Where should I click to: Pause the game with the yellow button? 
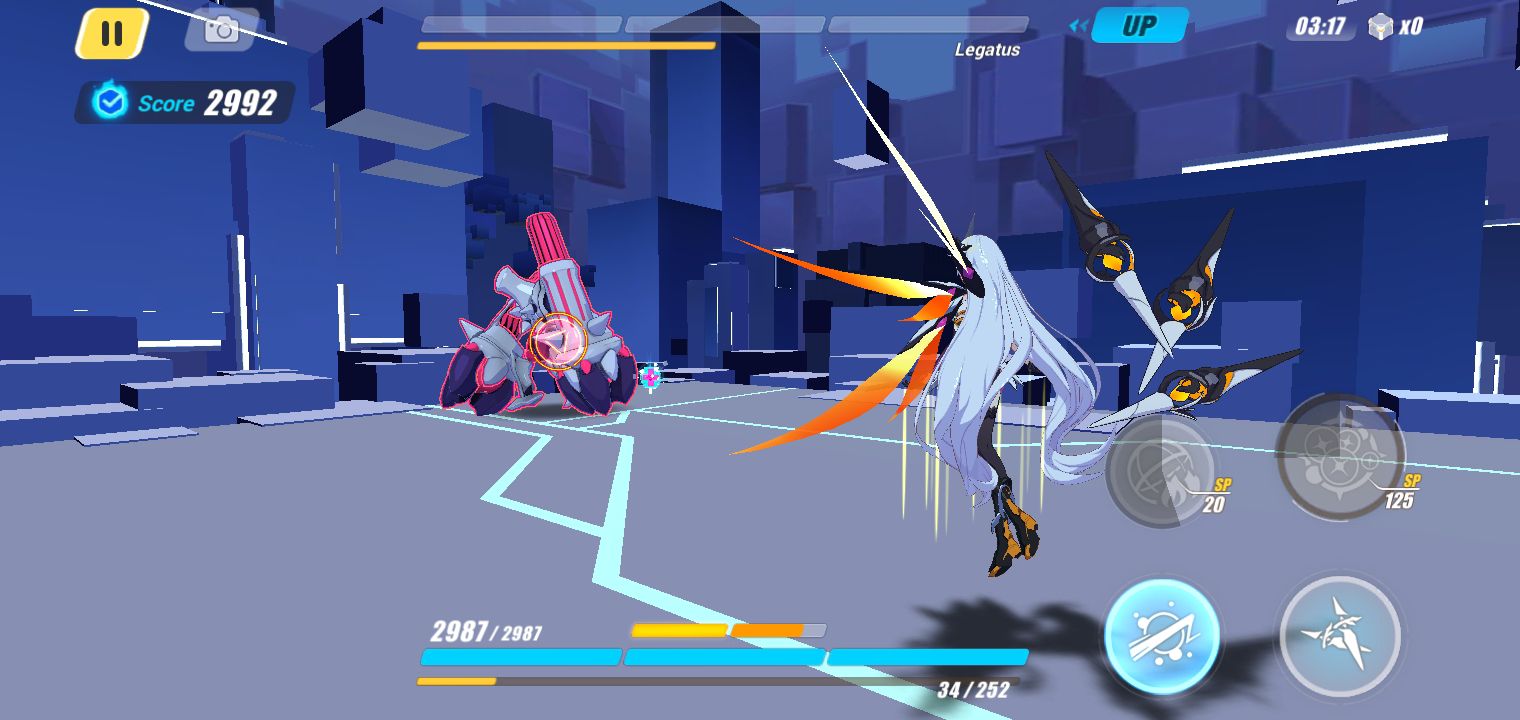coord(112,34)
